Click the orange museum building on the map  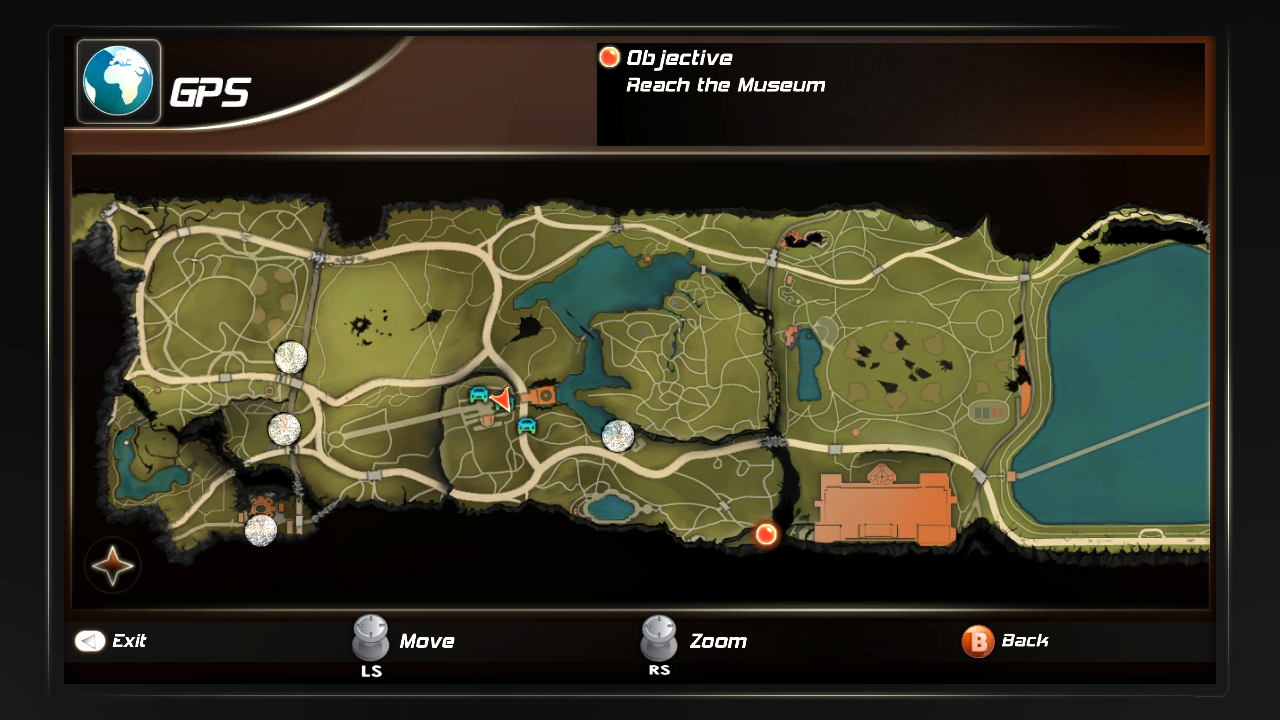(x=883, y=508)
